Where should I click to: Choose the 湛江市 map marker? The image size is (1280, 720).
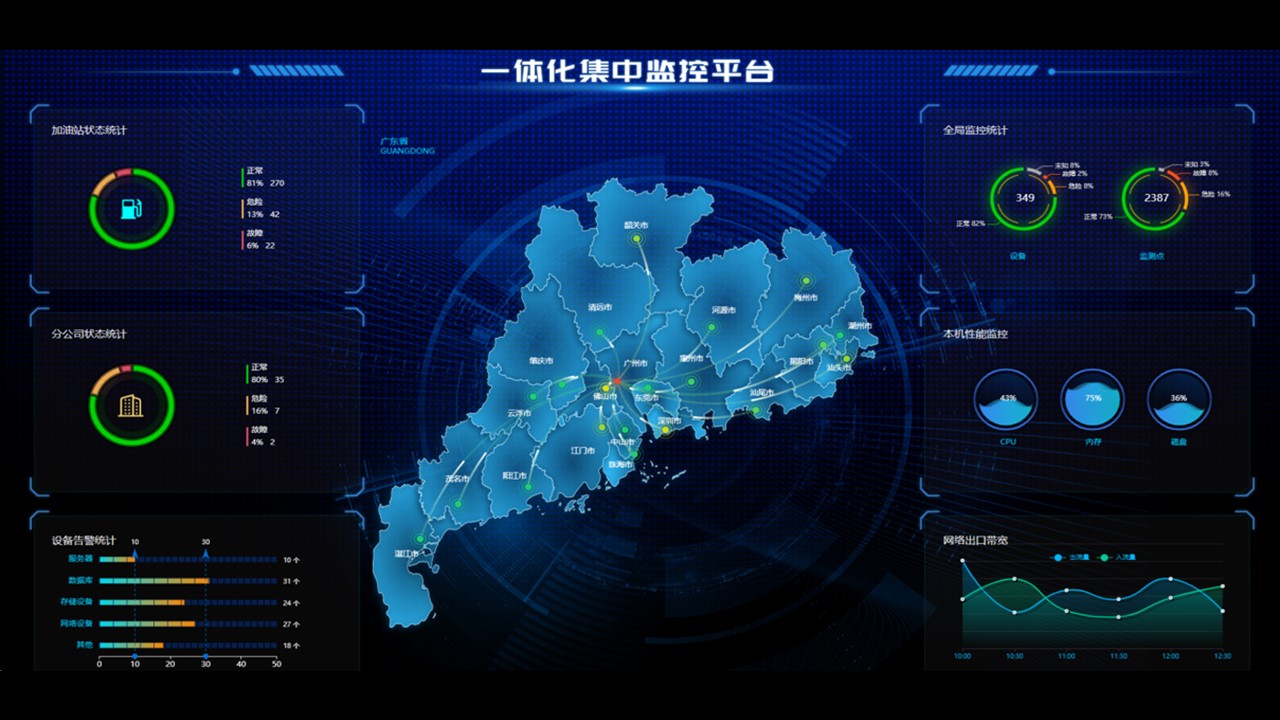(x=420, y=539)
